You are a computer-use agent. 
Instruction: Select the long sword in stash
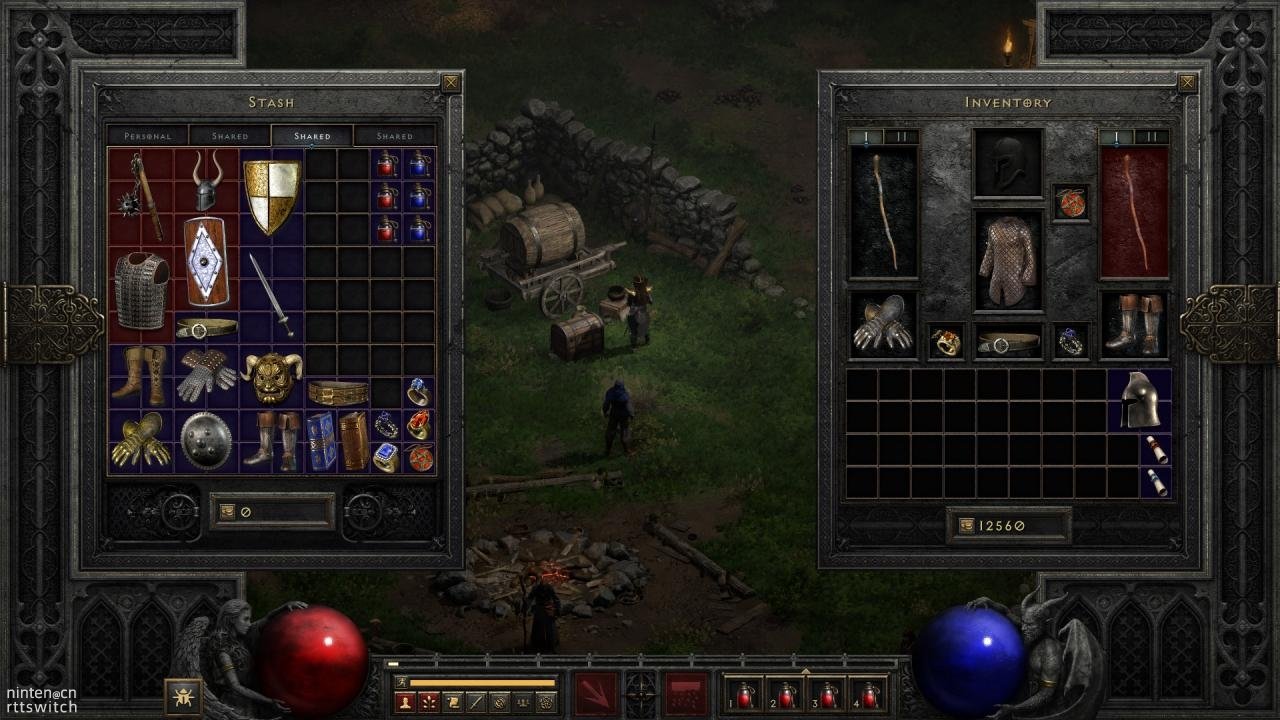(271, 294)
